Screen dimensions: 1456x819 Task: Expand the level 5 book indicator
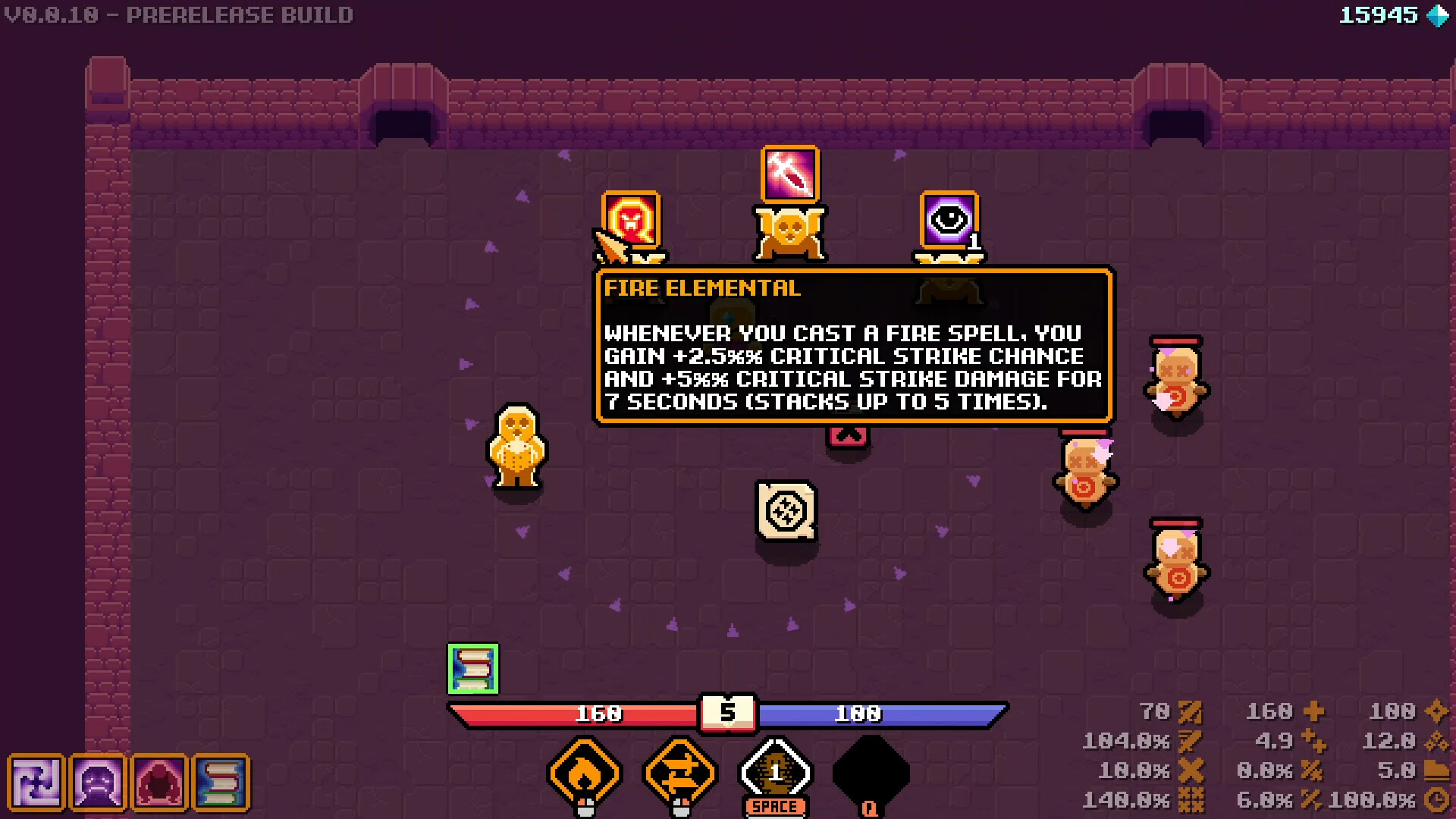point(729,713)
